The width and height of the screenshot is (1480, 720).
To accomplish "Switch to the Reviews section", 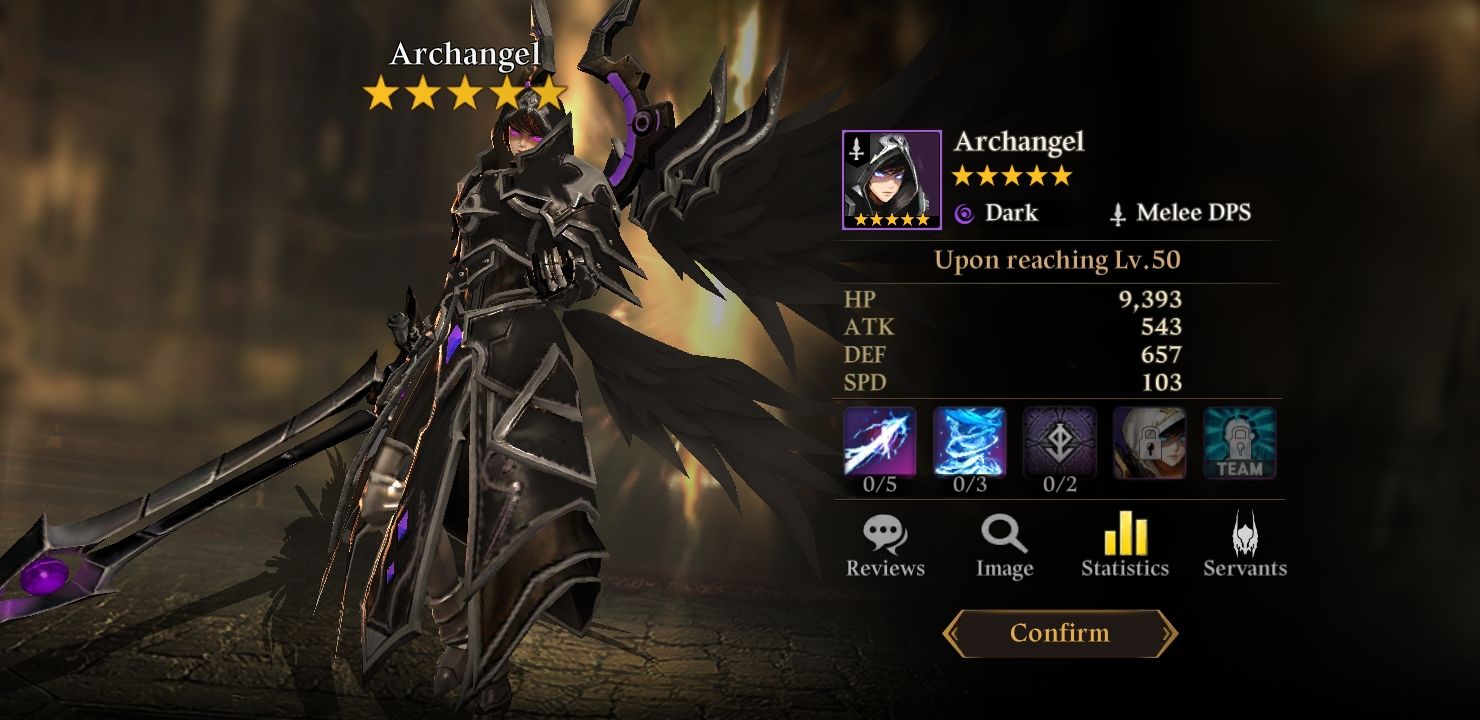I will (x=884, y=545).
